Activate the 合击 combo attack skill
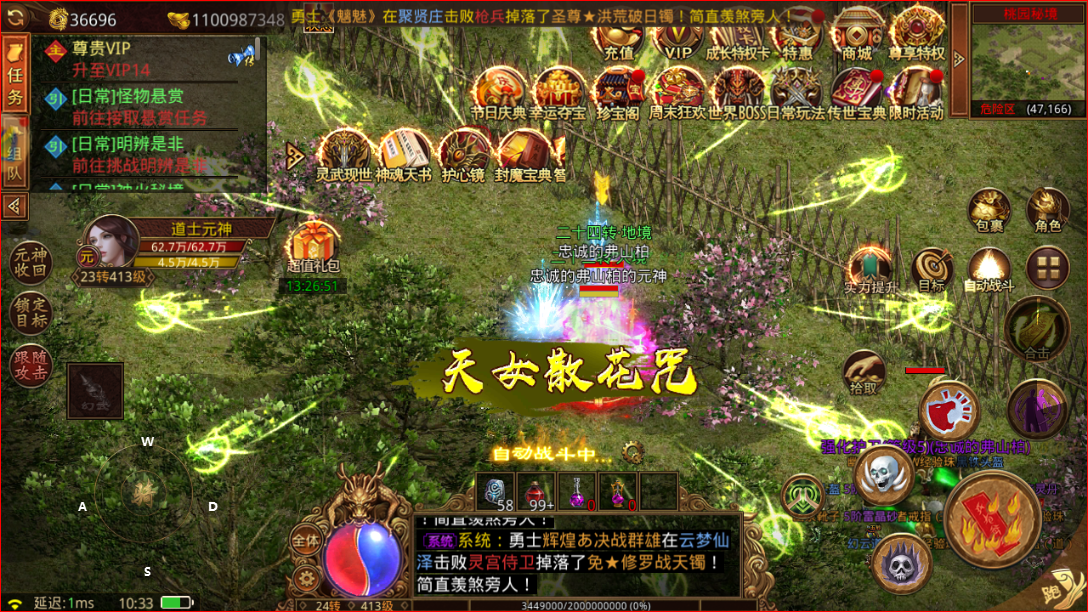 [1037, 330]
